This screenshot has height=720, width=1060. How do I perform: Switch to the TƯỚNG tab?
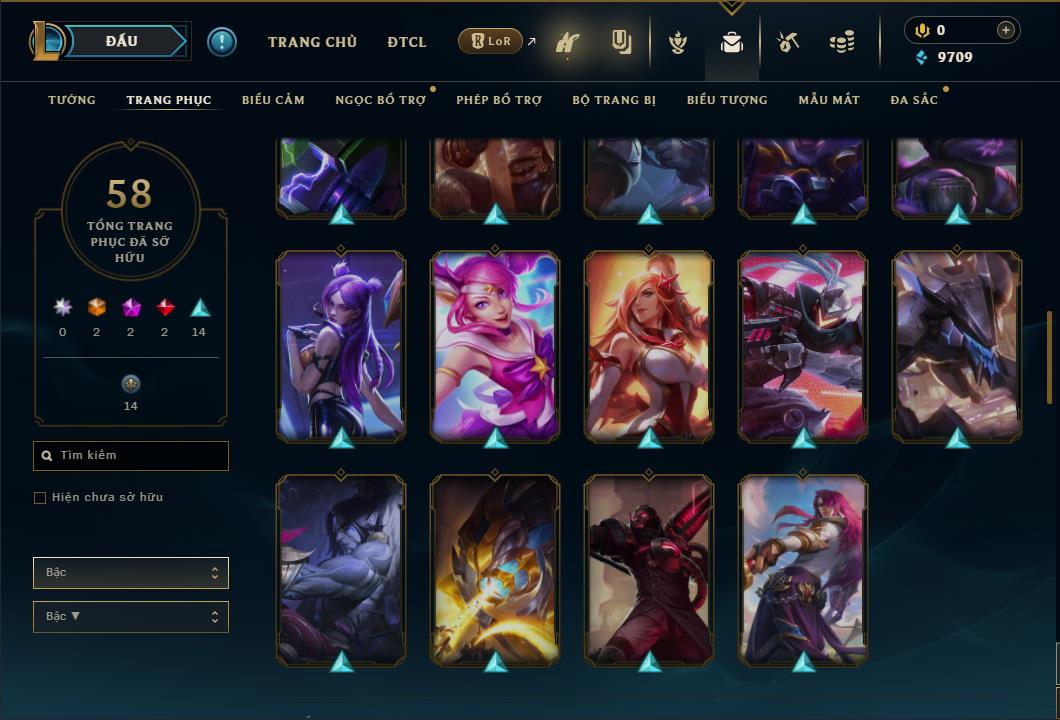pos(72,100)
